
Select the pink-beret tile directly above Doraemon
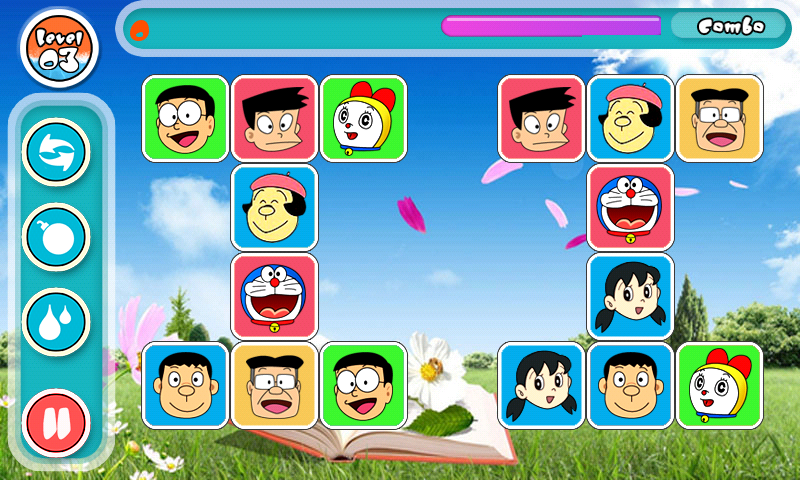274,207
